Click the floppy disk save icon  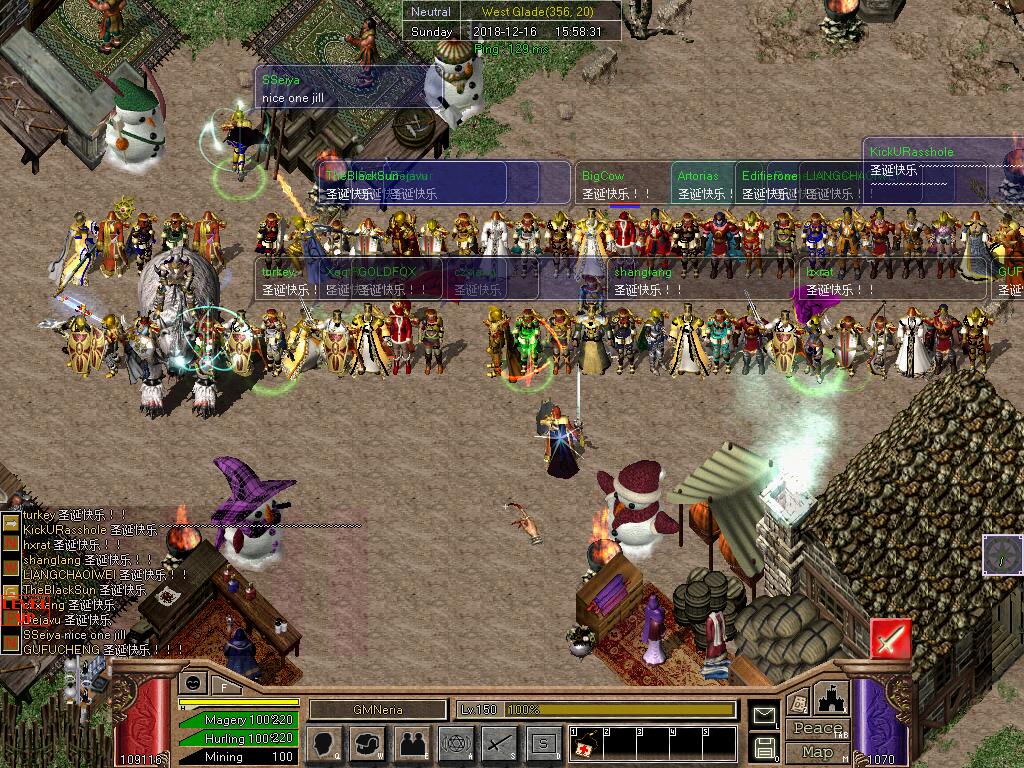[x=764, y=746]
